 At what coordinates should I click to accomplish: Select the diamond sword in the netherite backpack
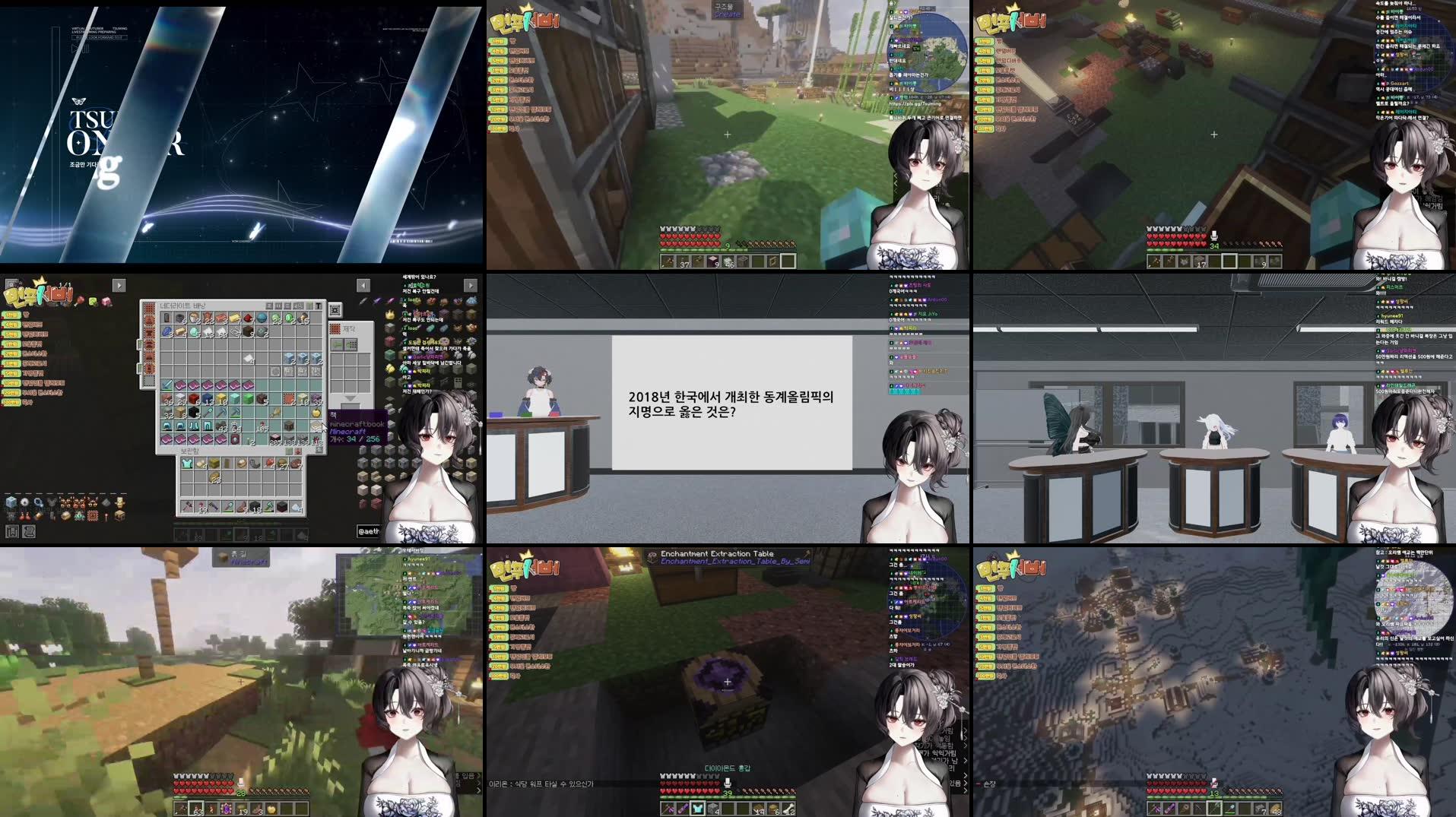click(x=167, y=385)
